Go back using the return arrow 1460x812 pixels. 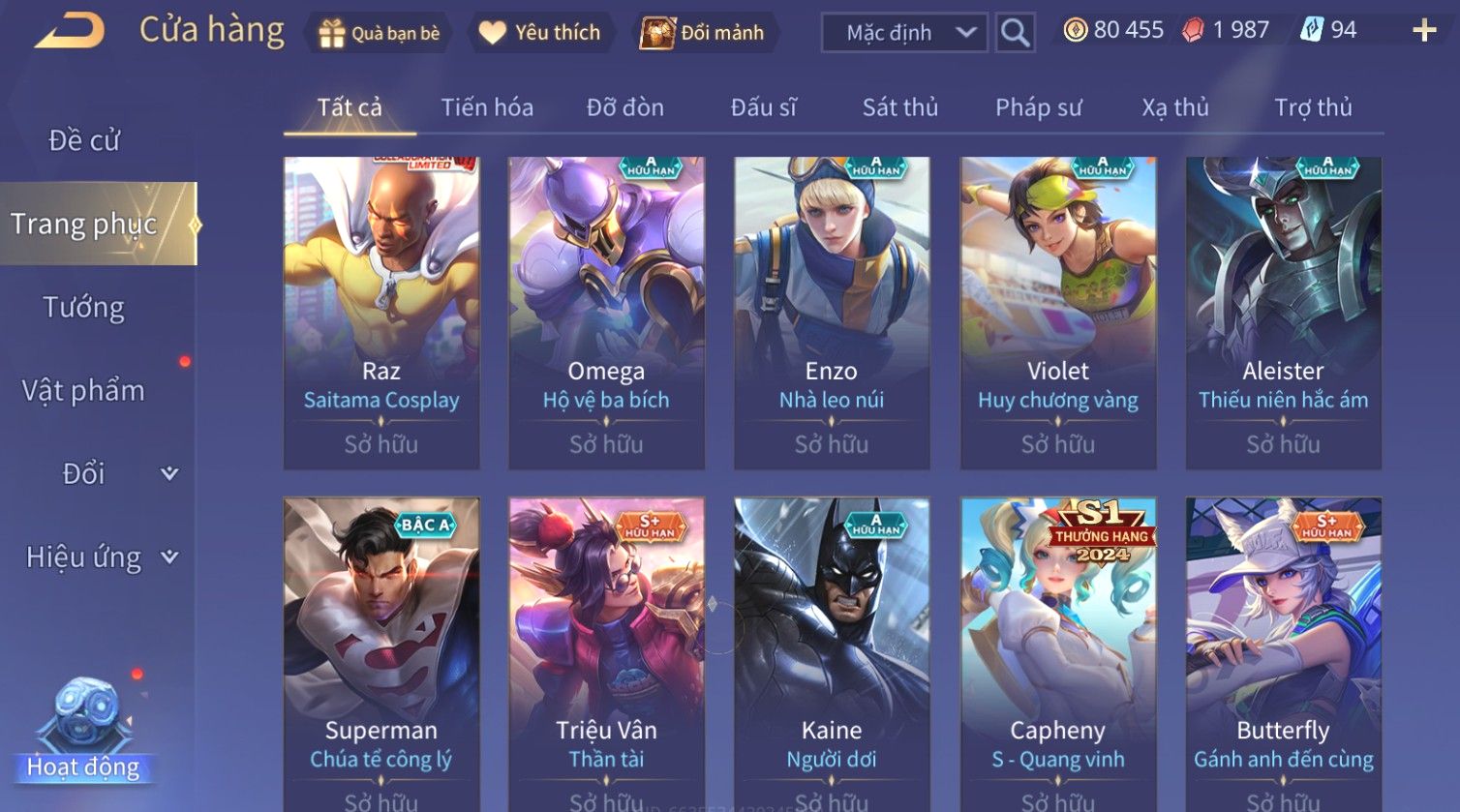point(70,31)
